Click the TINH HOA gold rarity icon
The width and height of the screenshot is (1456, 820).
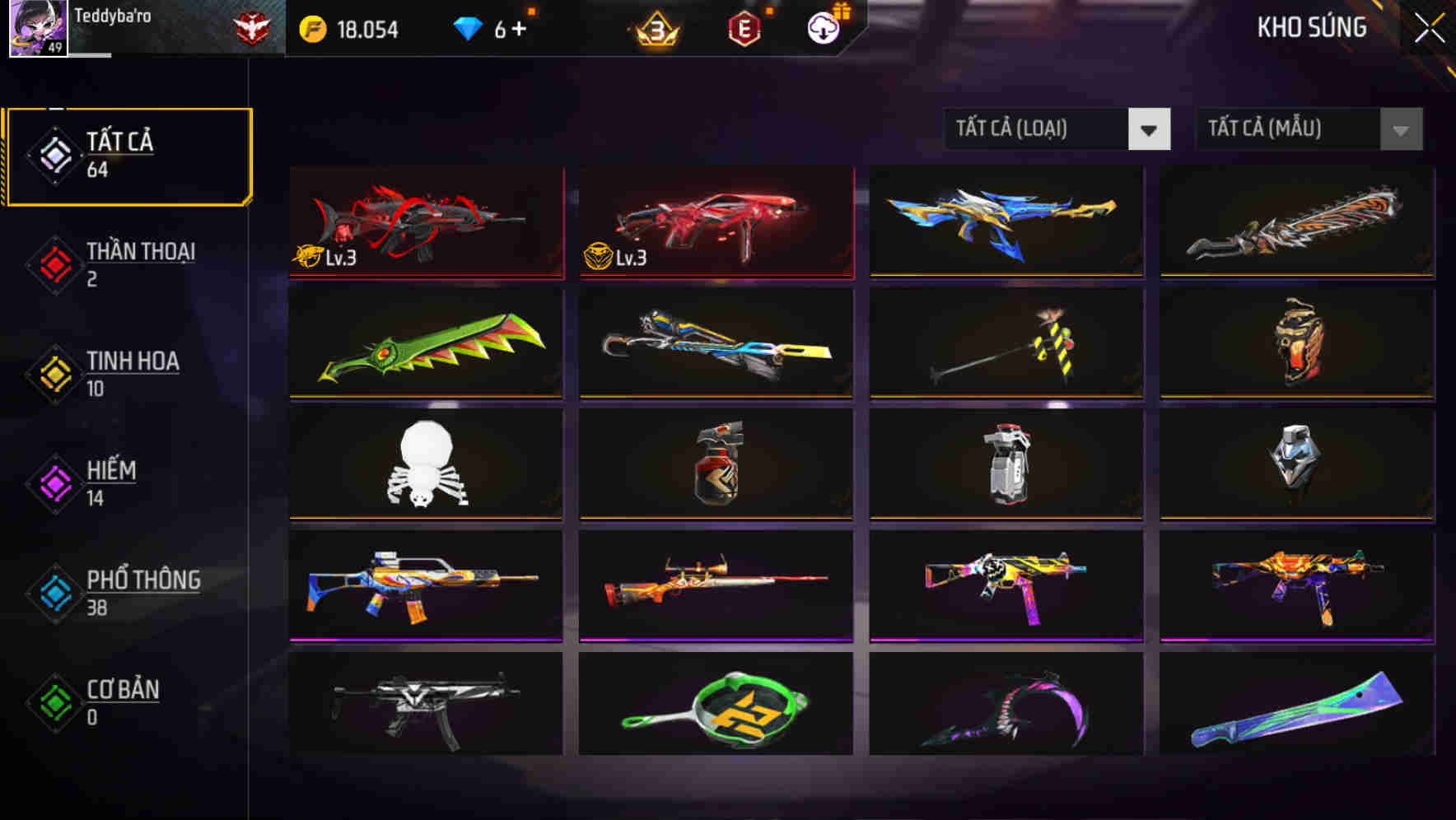54,370
